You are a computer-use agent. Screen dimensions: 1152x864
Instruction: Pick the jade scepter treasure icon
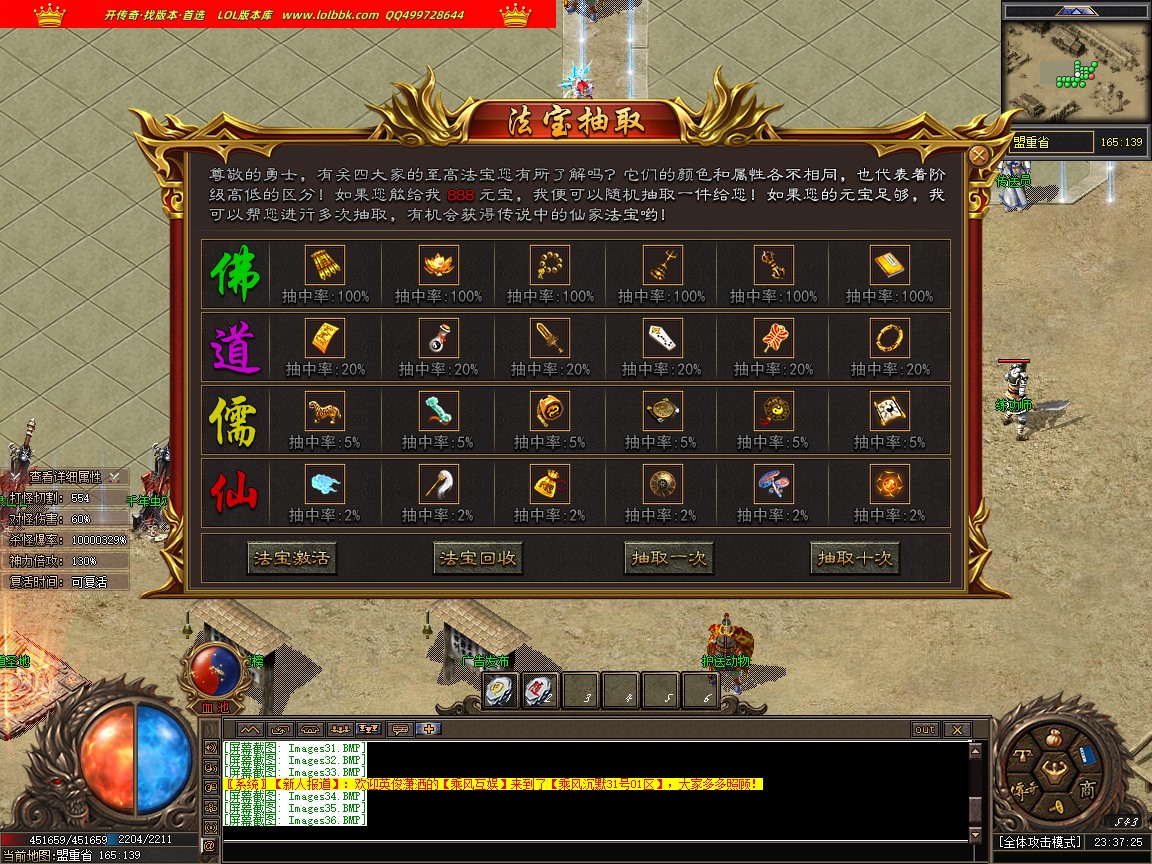(438, 411)
